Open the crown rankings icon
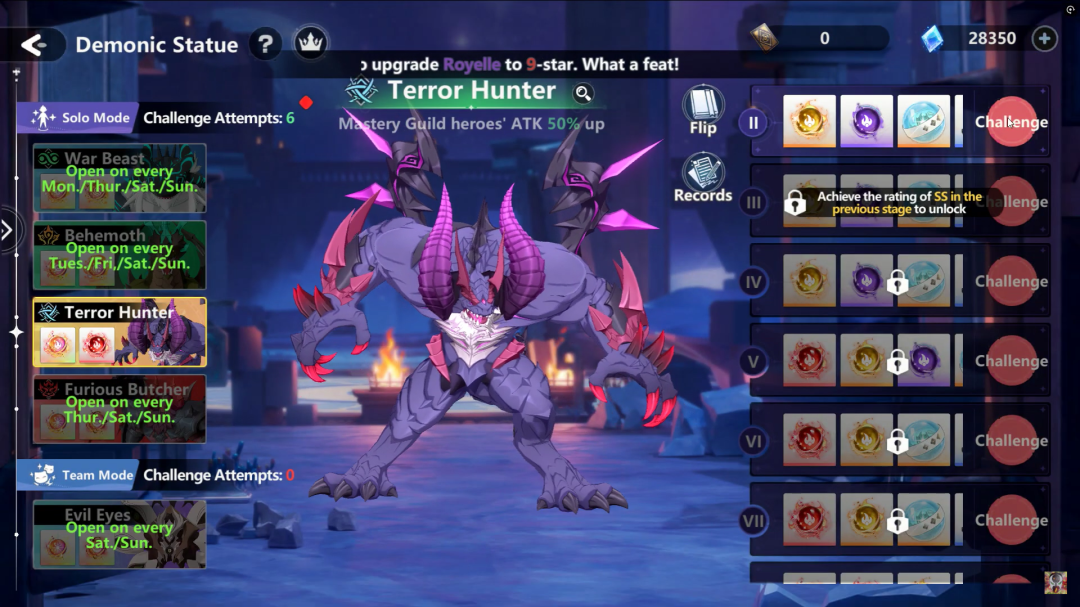The image size is (1080, 607). pos(310,44)
